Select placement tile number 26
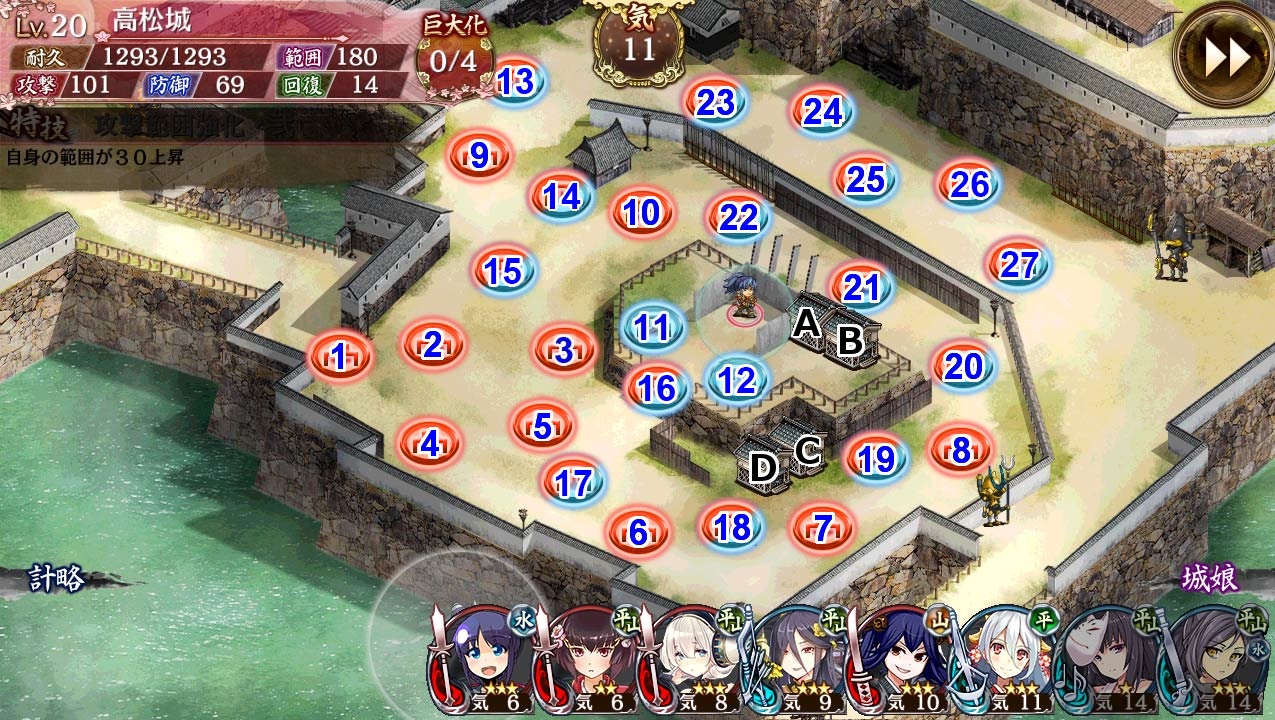The height and width of the screenshot is (720, 1275). coord(969,184)
